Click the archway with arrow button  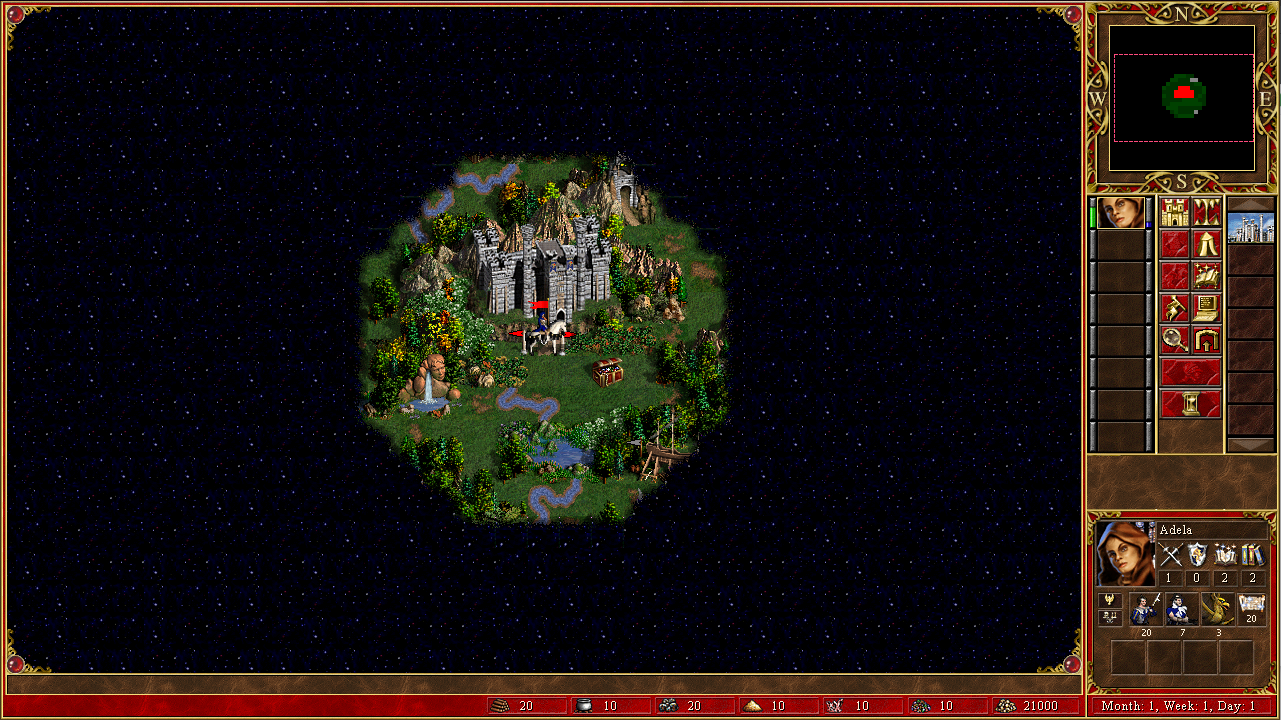tap(1207, 341)
